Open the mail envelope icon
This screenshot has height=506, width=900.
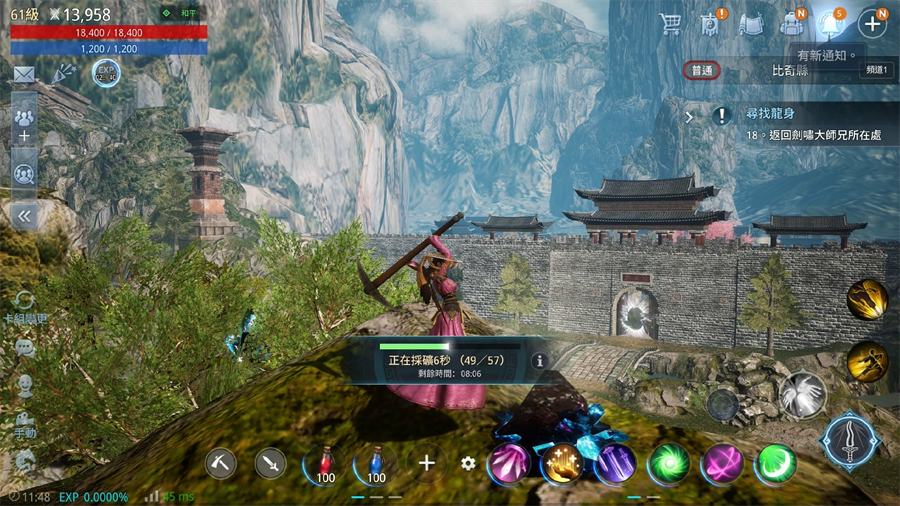[24, 74]
